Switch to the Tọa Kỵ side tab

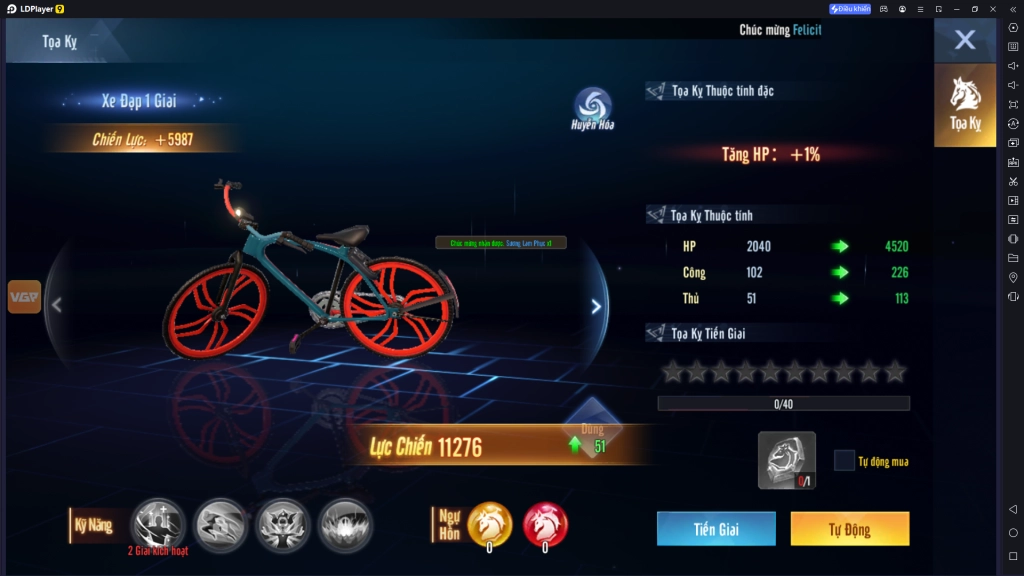965,105
